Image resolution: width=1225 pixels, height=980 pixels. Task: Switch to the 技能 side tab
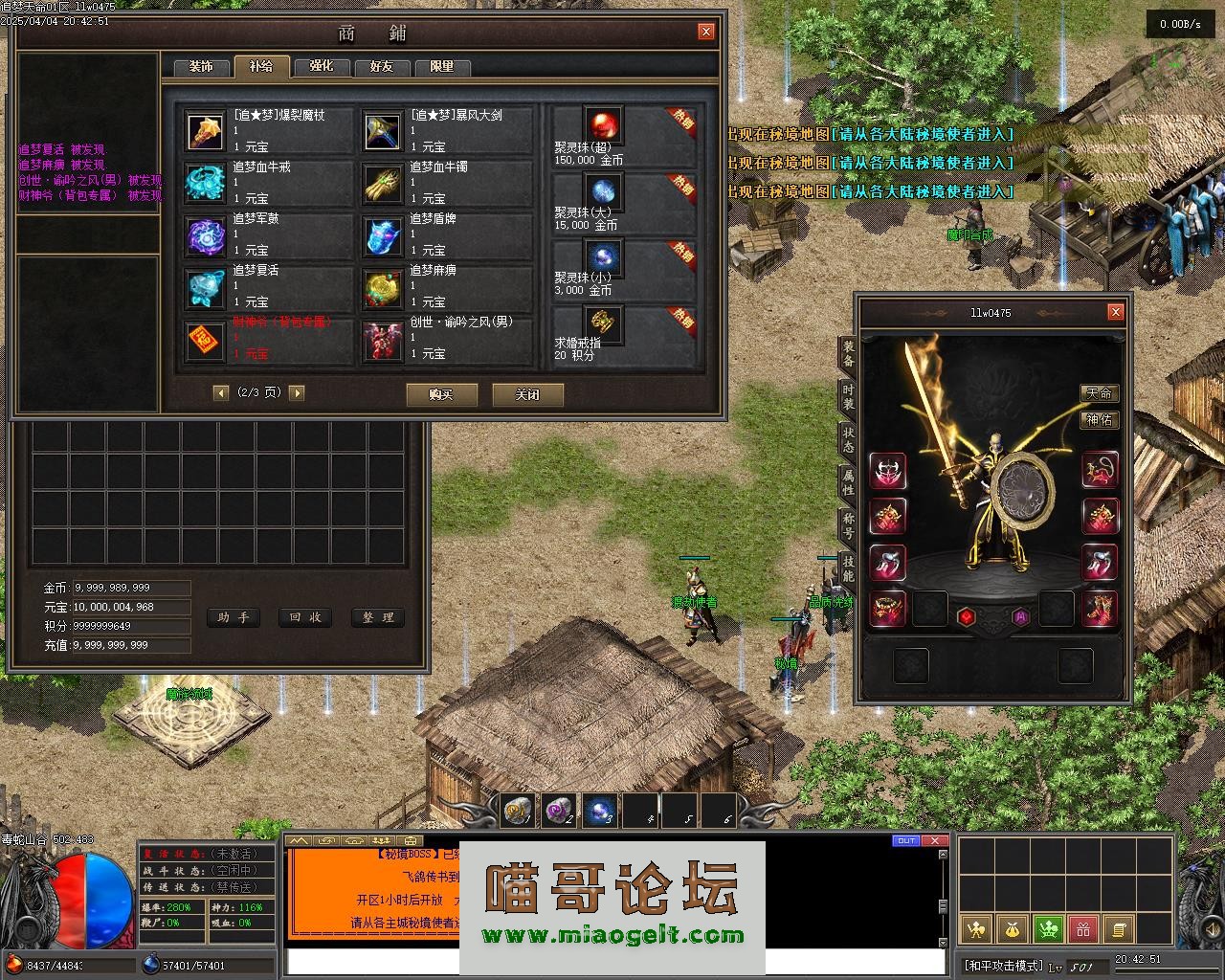[x=848, y=568]
